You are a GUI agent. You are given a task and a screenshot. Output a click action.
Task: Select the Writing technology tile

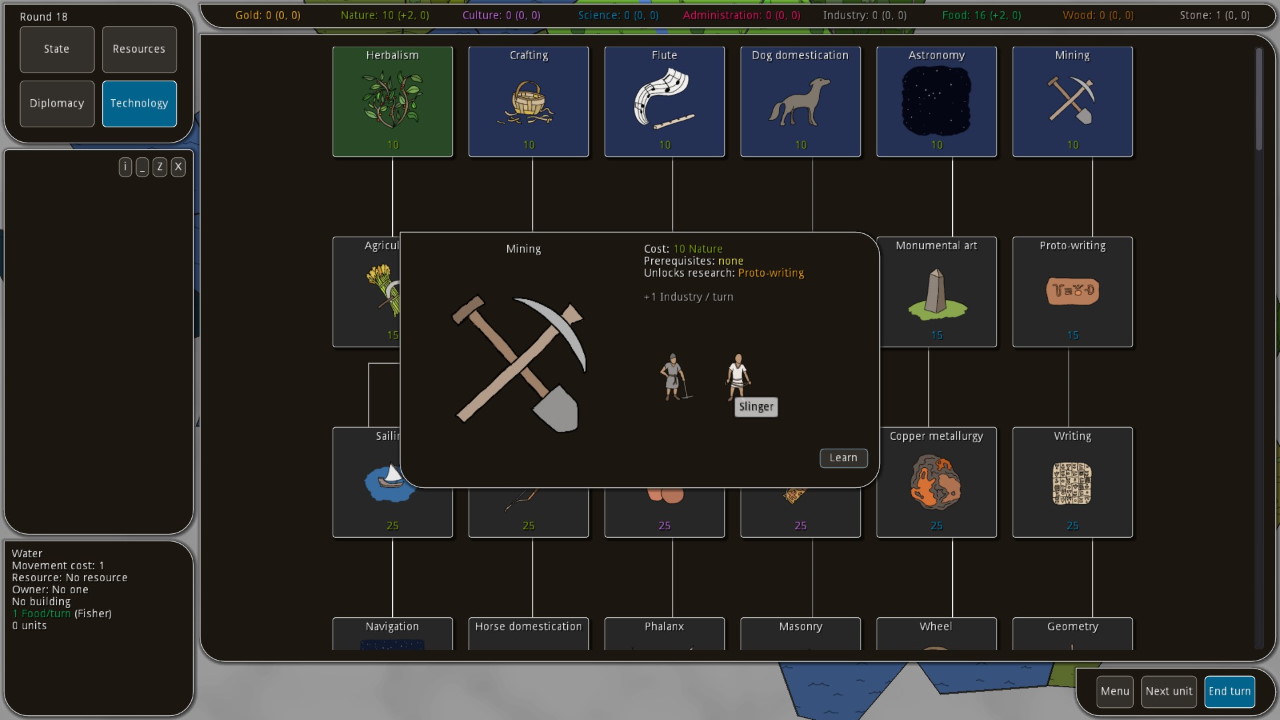1072,482
